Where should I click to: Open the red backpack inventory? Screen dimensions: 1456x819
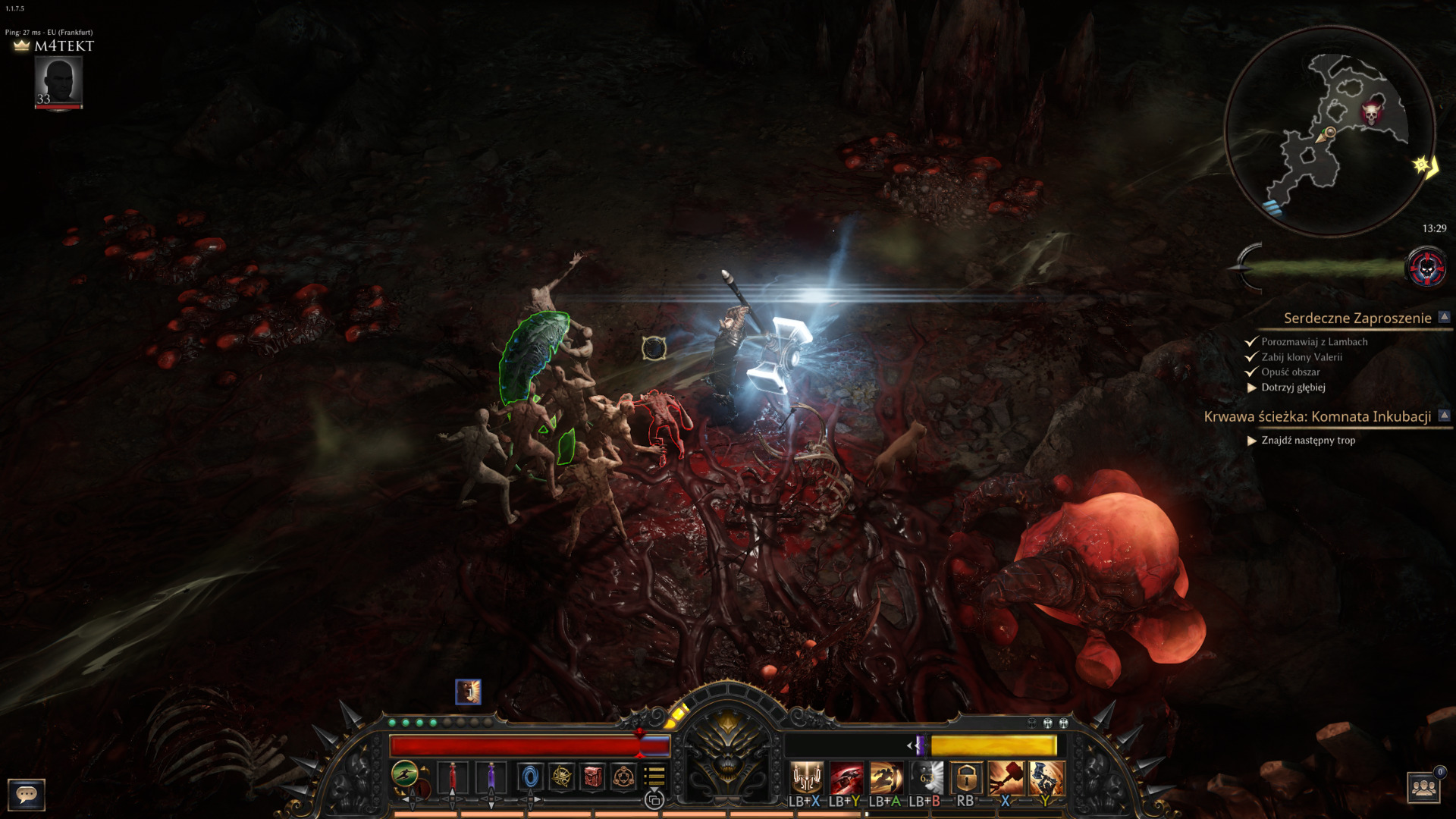pyautogui.click(x=592, y=777)
